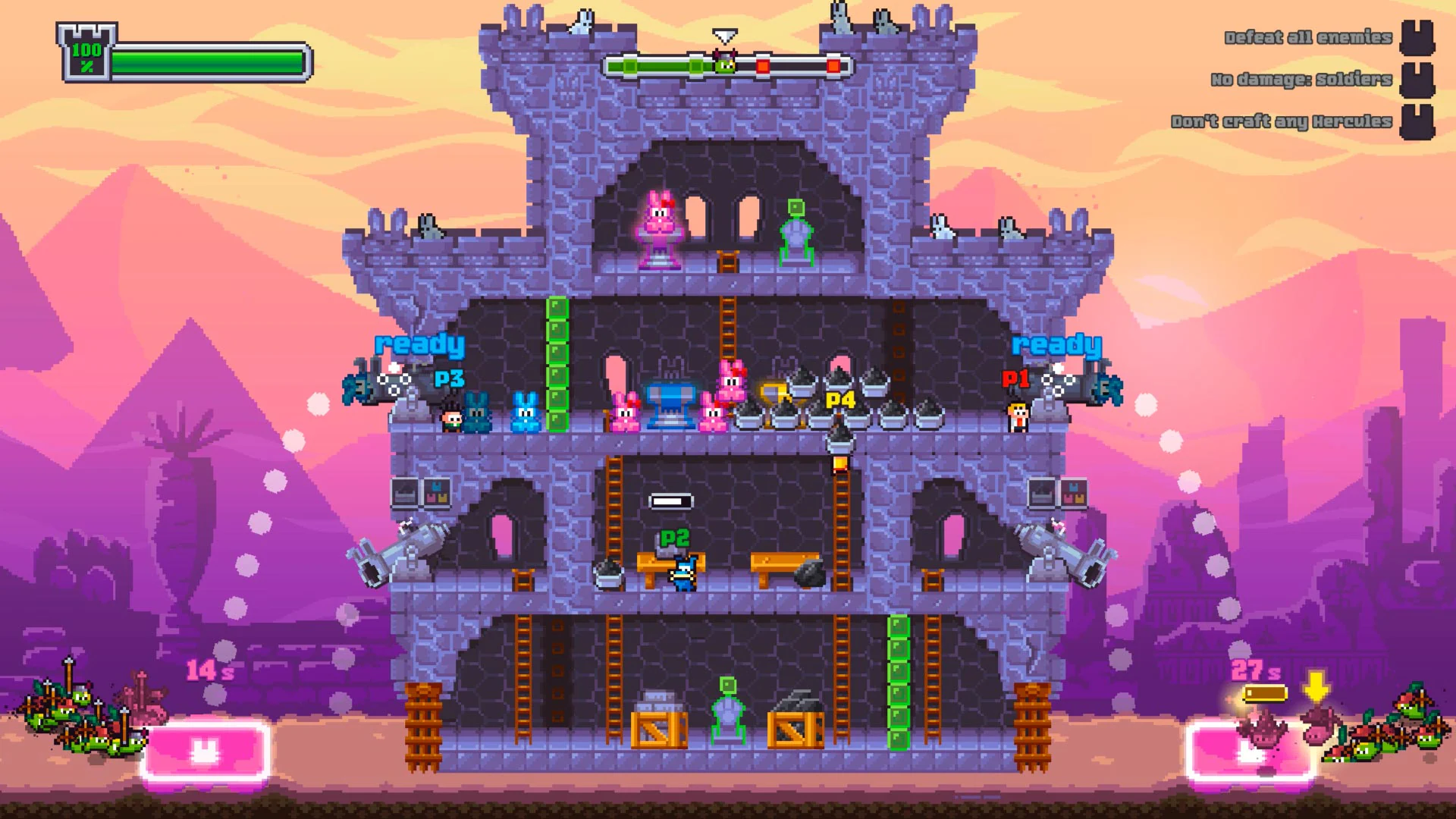Viewport: 1456px width, 819px height.
Task: Click the 14s spawn timer on the left
Action: pyautogui.click(x=209, y=671)
